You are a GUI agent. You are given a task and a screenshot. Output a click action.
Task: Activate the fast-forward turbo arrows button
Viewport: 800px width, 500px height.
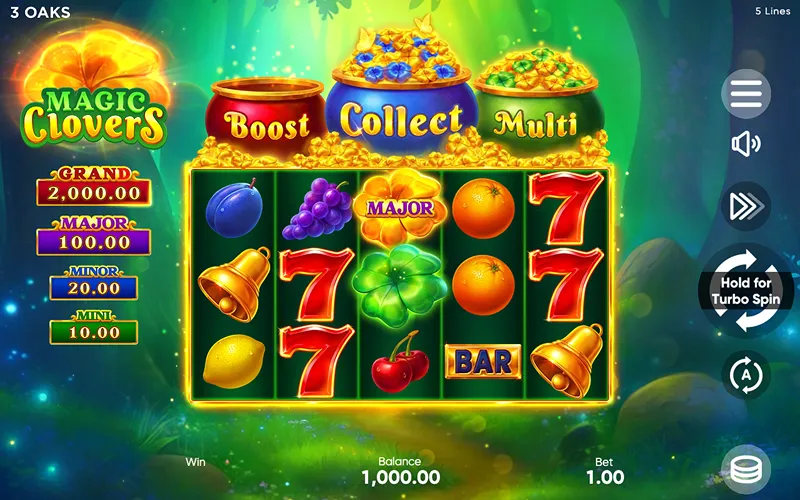[746, 206]
